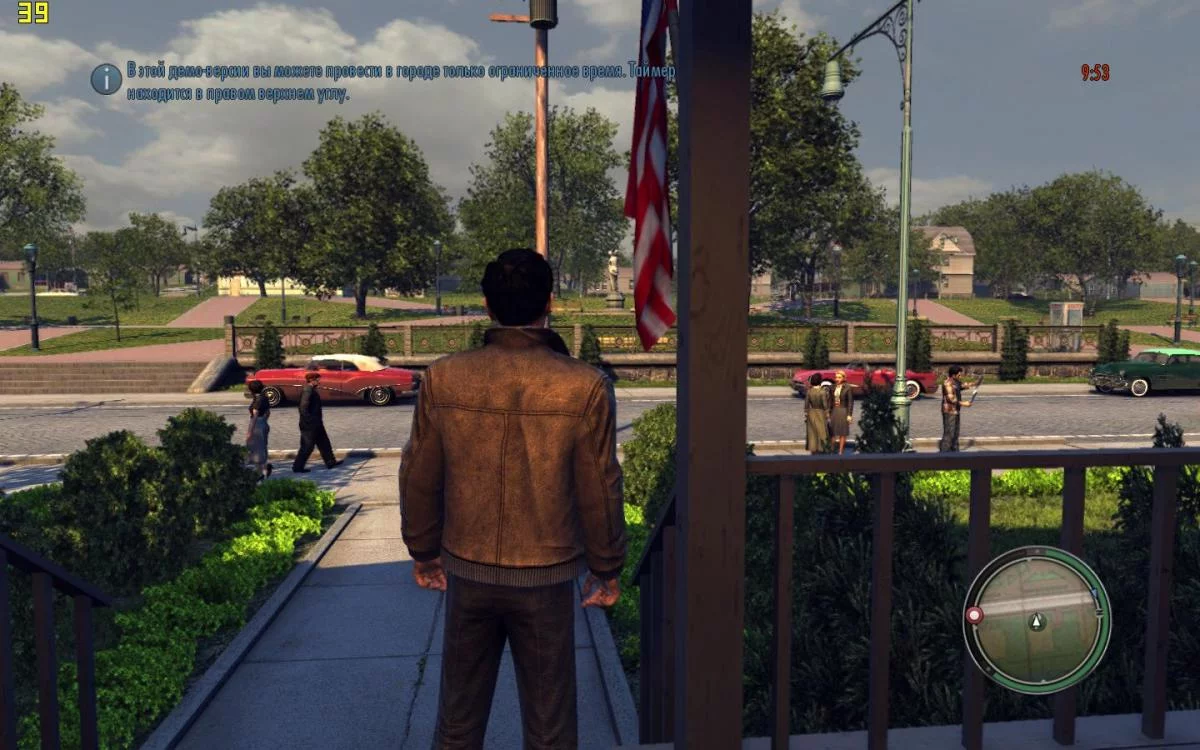Image resolution: width=1200 pixels, height=750 pixels.
Task: Select the red objective marker on the minimap
Action: point(974,615)
